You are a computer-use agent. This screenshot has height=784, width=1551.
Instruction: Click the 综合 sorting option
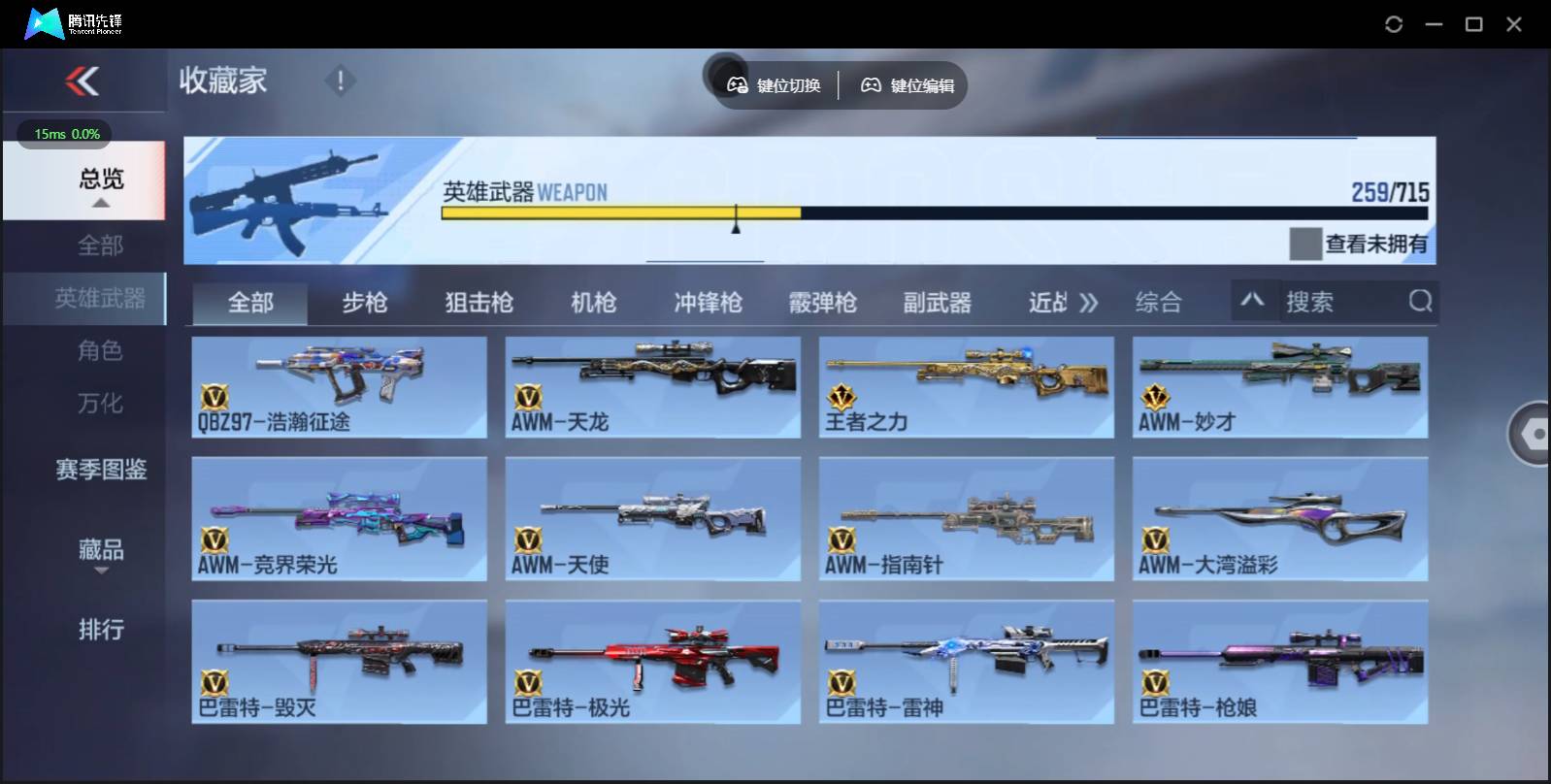[x=1156, y=303]
